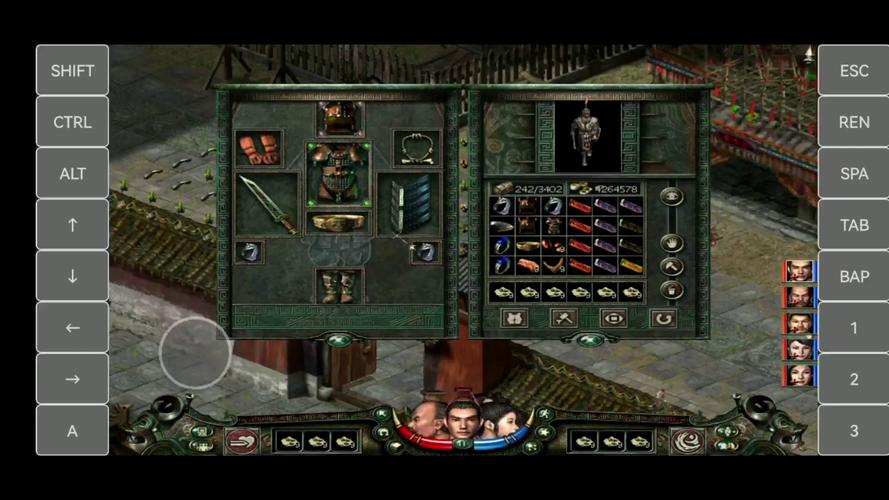Tap the SHIFT overlay key

point(72,70)
